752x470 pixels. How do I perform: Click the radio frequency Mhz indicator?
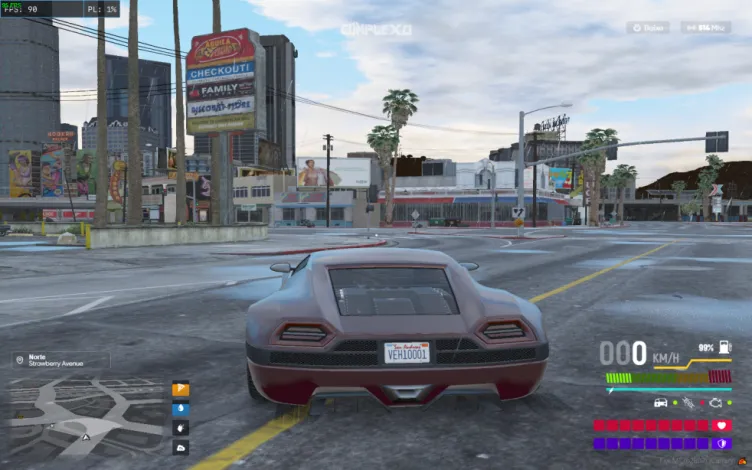tap(706, 28)
